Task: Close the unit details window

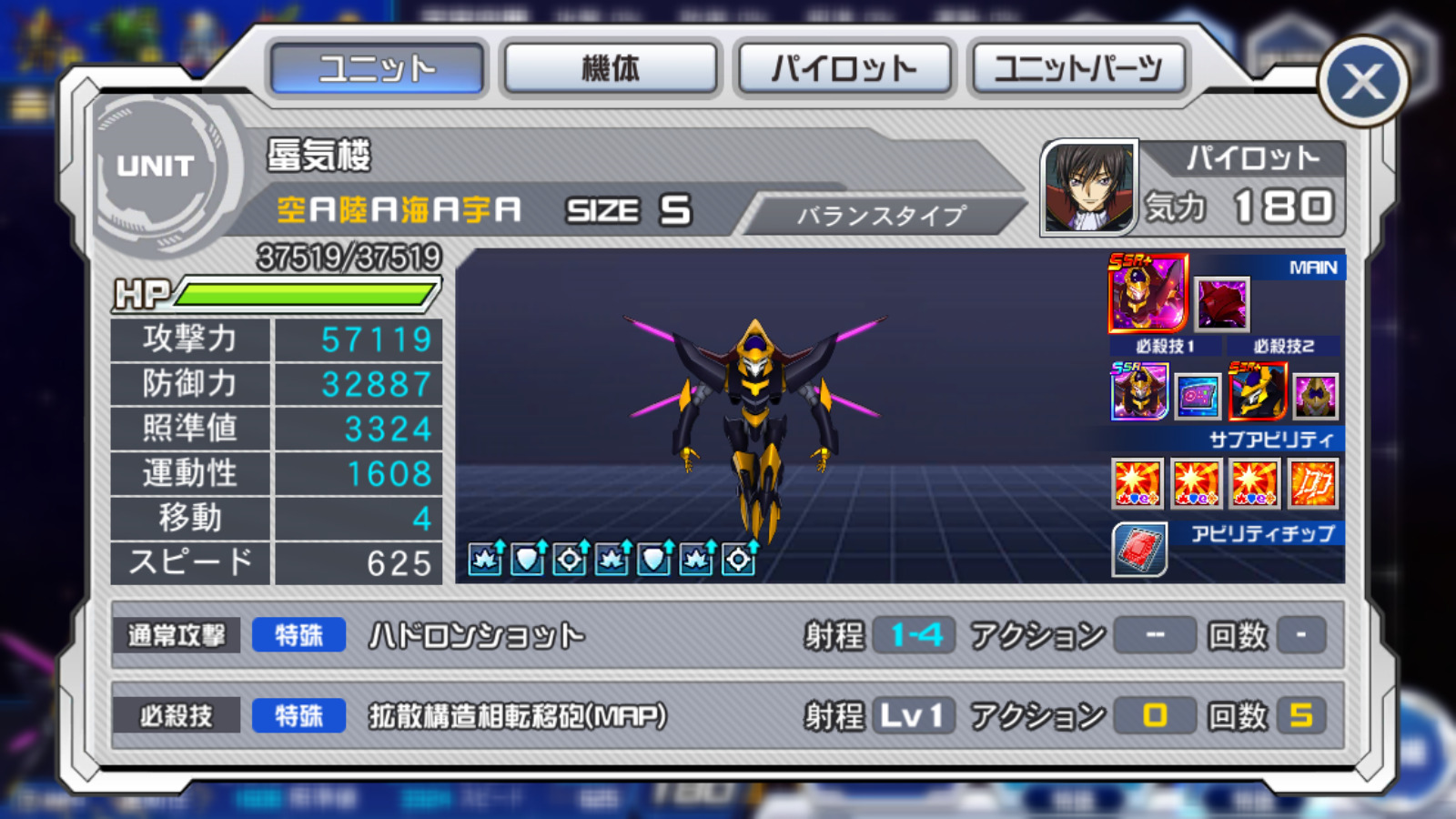Action: coord(1362,83)
